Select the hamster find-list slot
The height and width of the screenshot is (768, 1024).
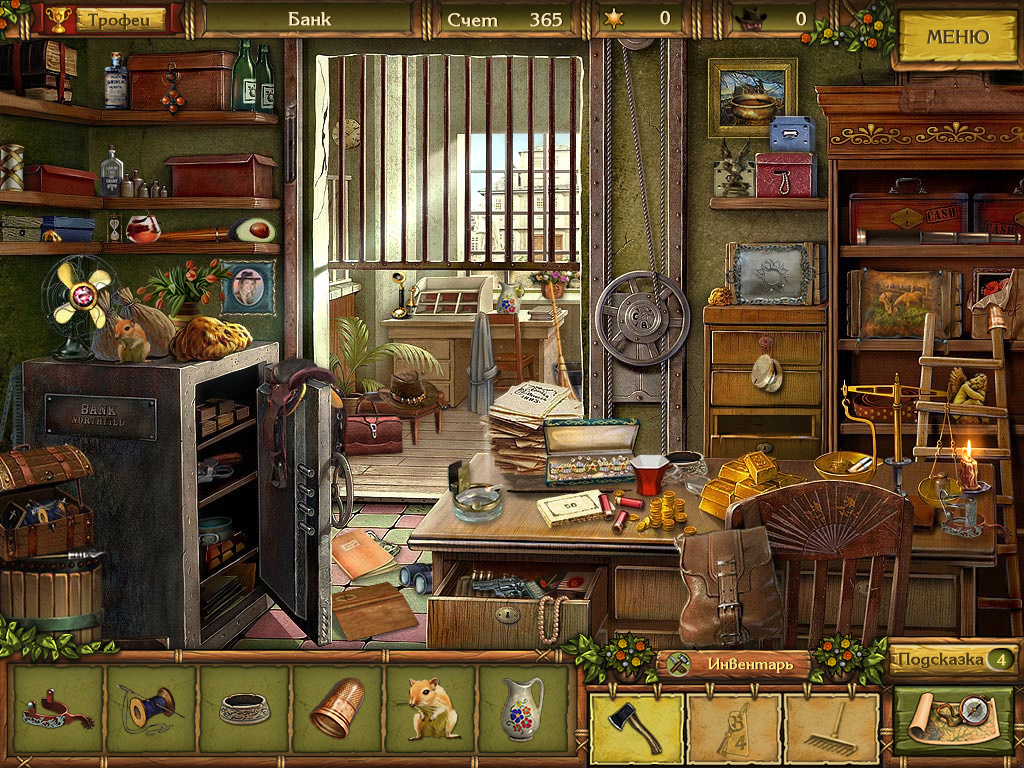430,709
